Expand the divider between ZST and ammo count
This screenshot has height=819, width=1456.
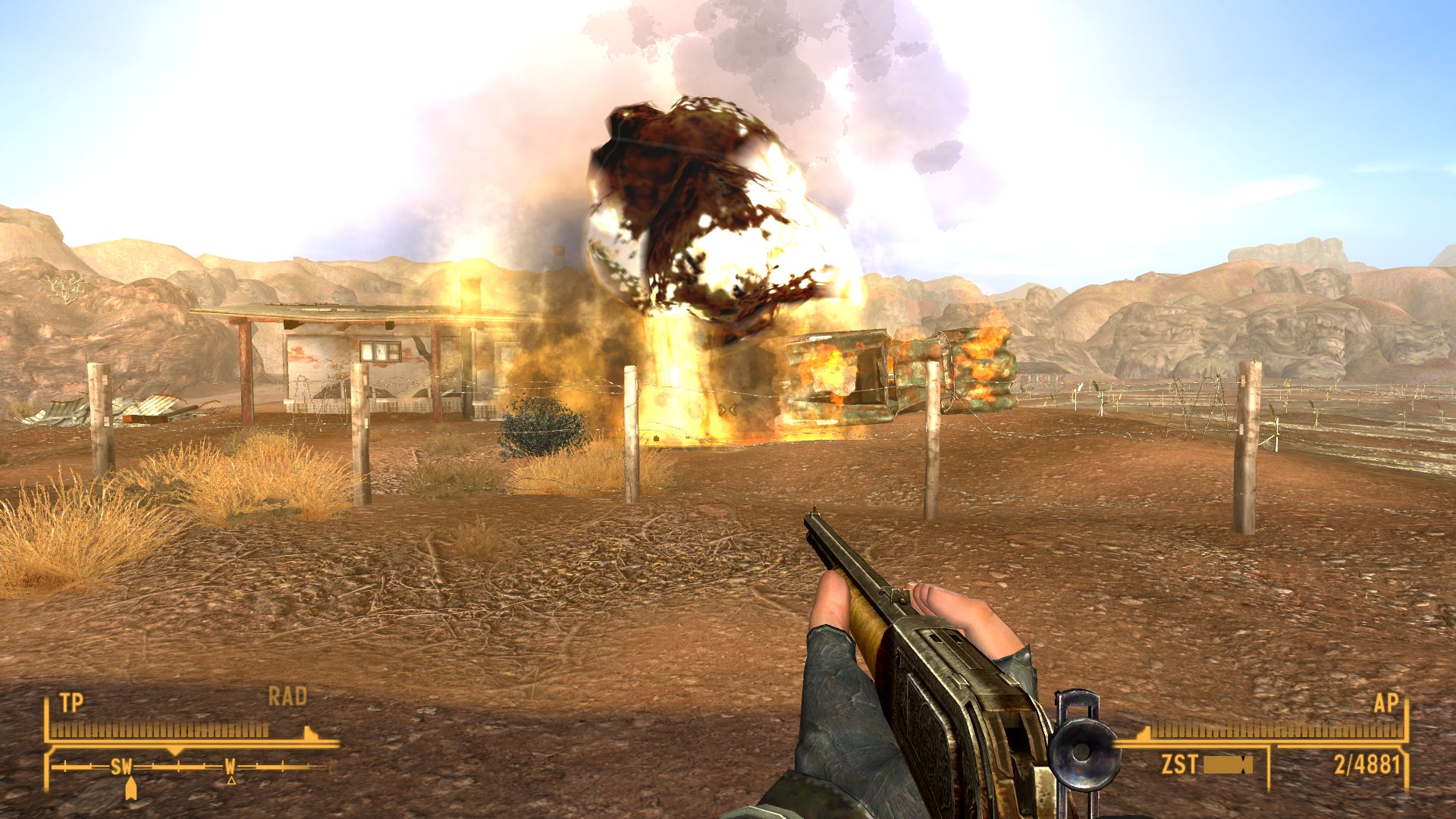pos(1268,766)
